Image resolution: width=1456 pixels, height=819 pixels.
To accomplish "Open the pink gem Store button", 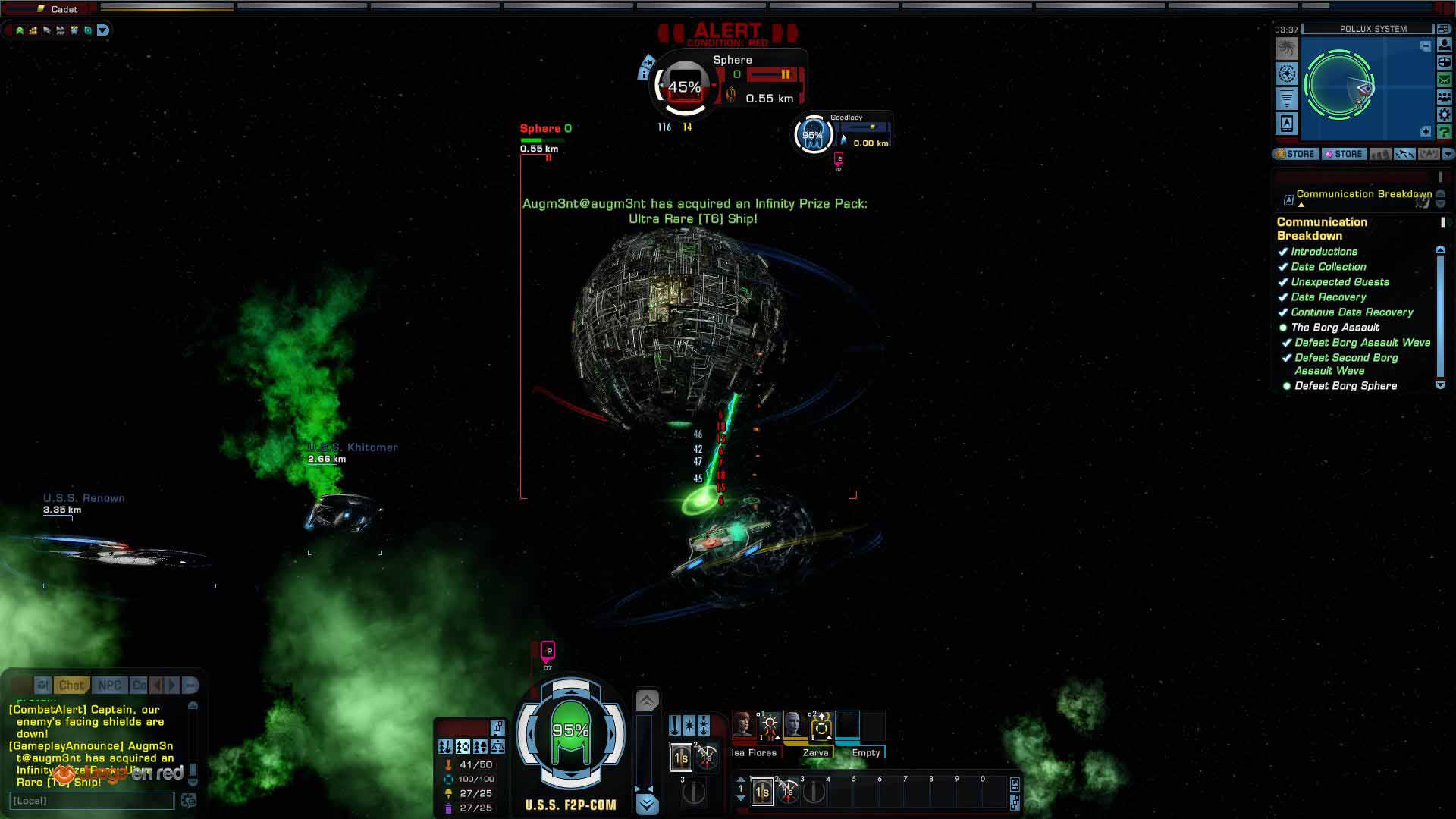I will (x=1344, y=154).
